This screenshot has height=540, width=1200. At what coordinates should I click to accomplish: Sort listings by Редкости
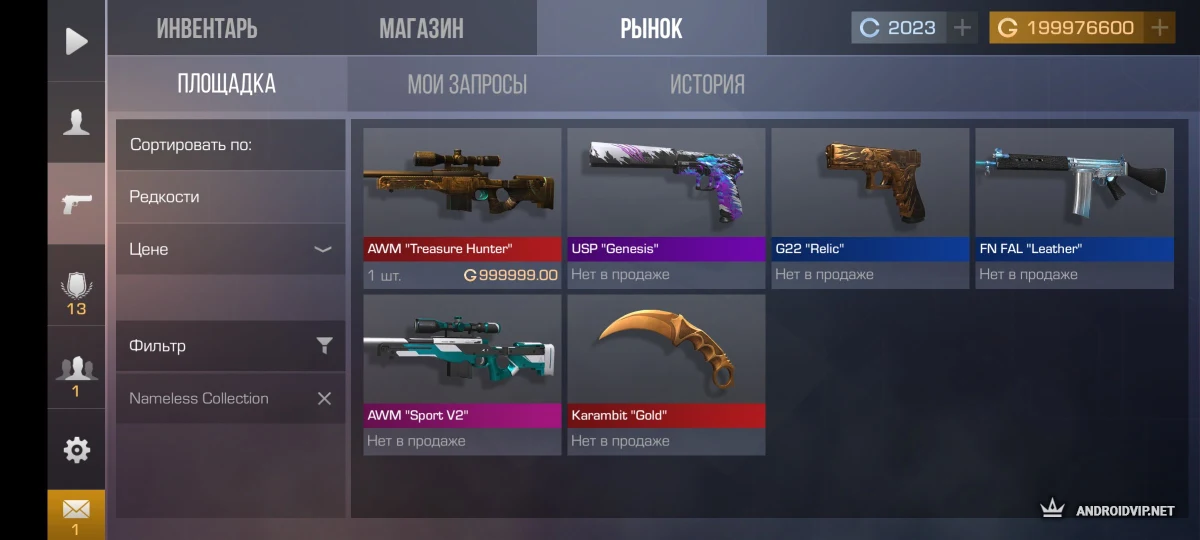click(x=230, y=197)
